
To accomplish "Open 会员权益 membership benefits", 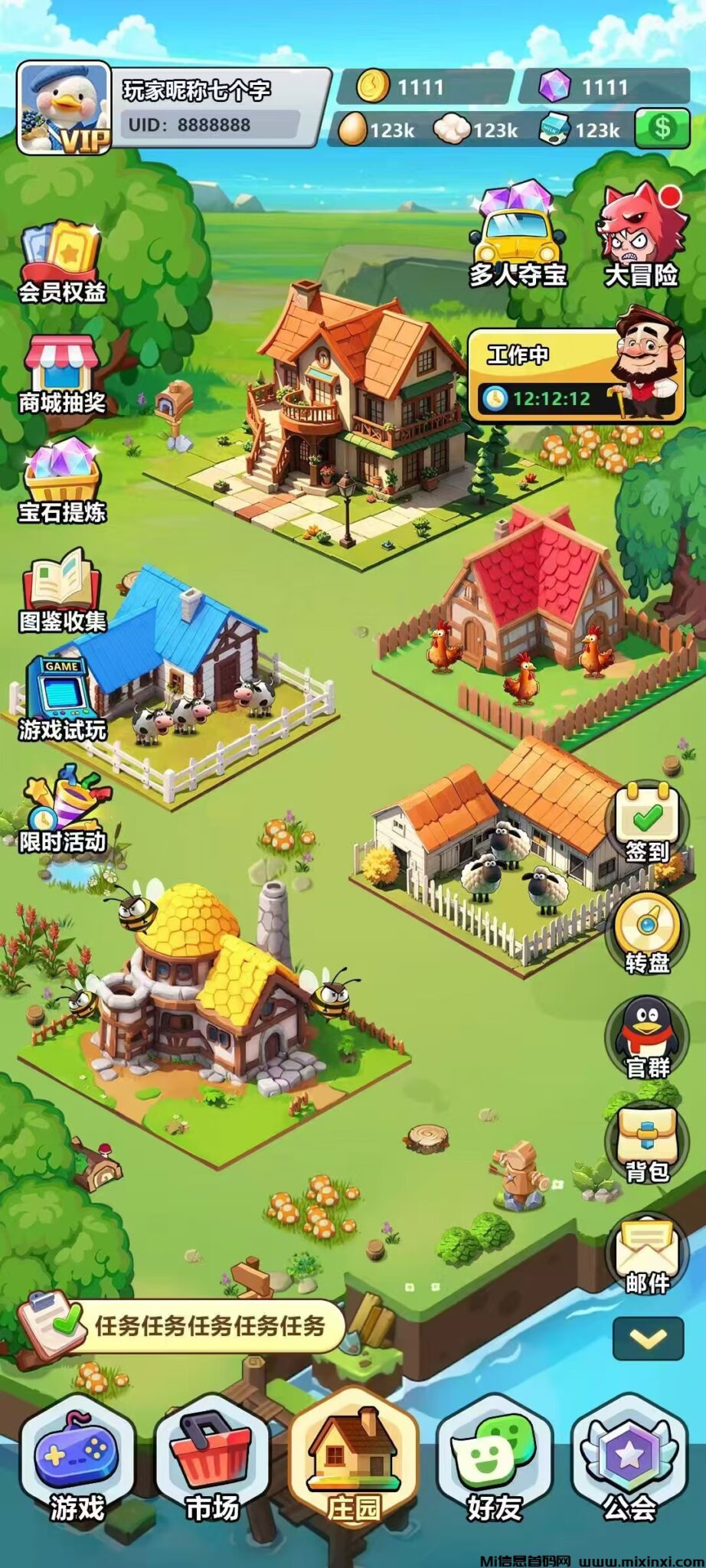I will (62, 262).
